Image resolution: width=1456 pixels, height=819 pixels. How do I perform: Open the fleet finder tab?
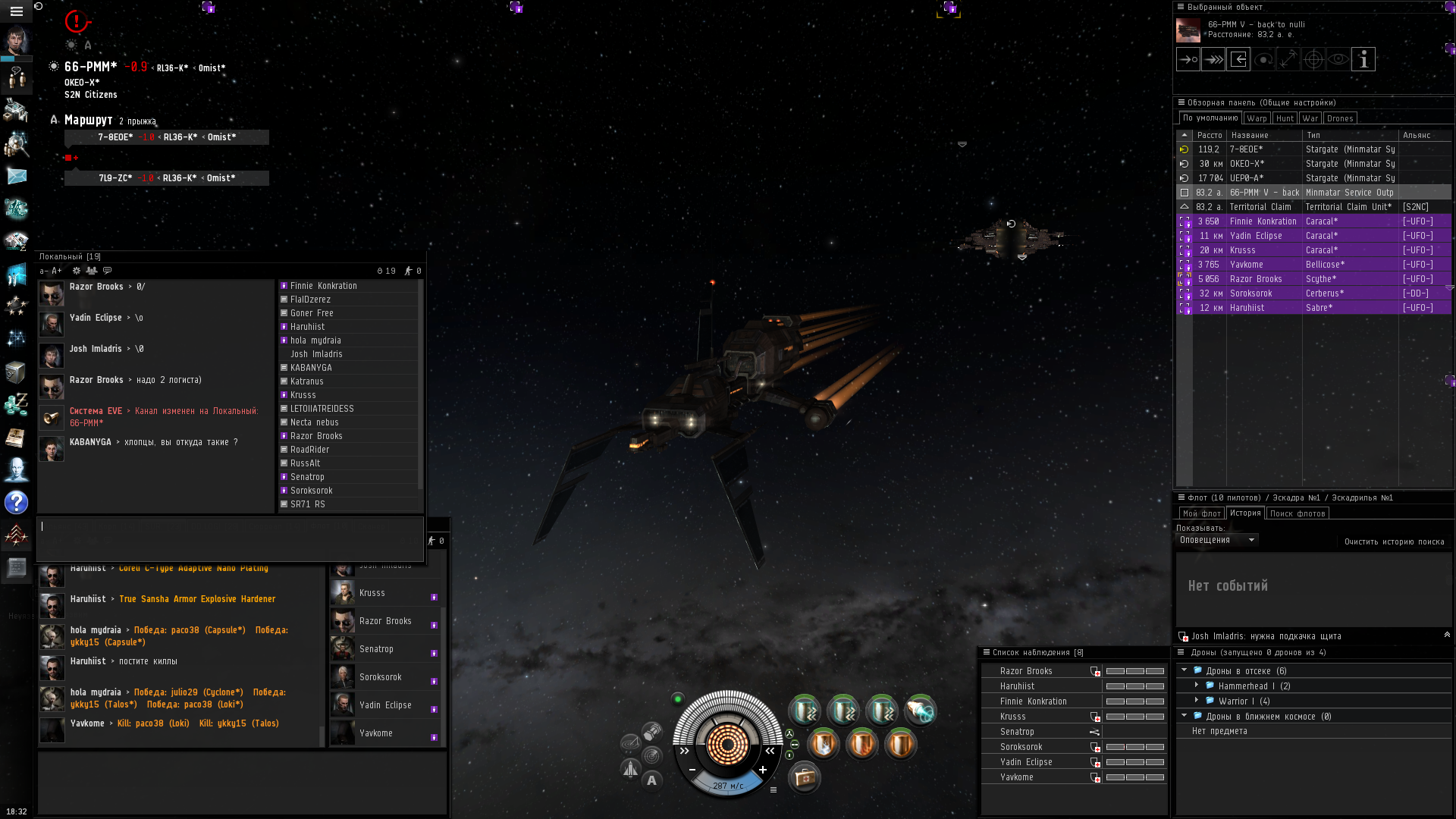[1298, 513]
